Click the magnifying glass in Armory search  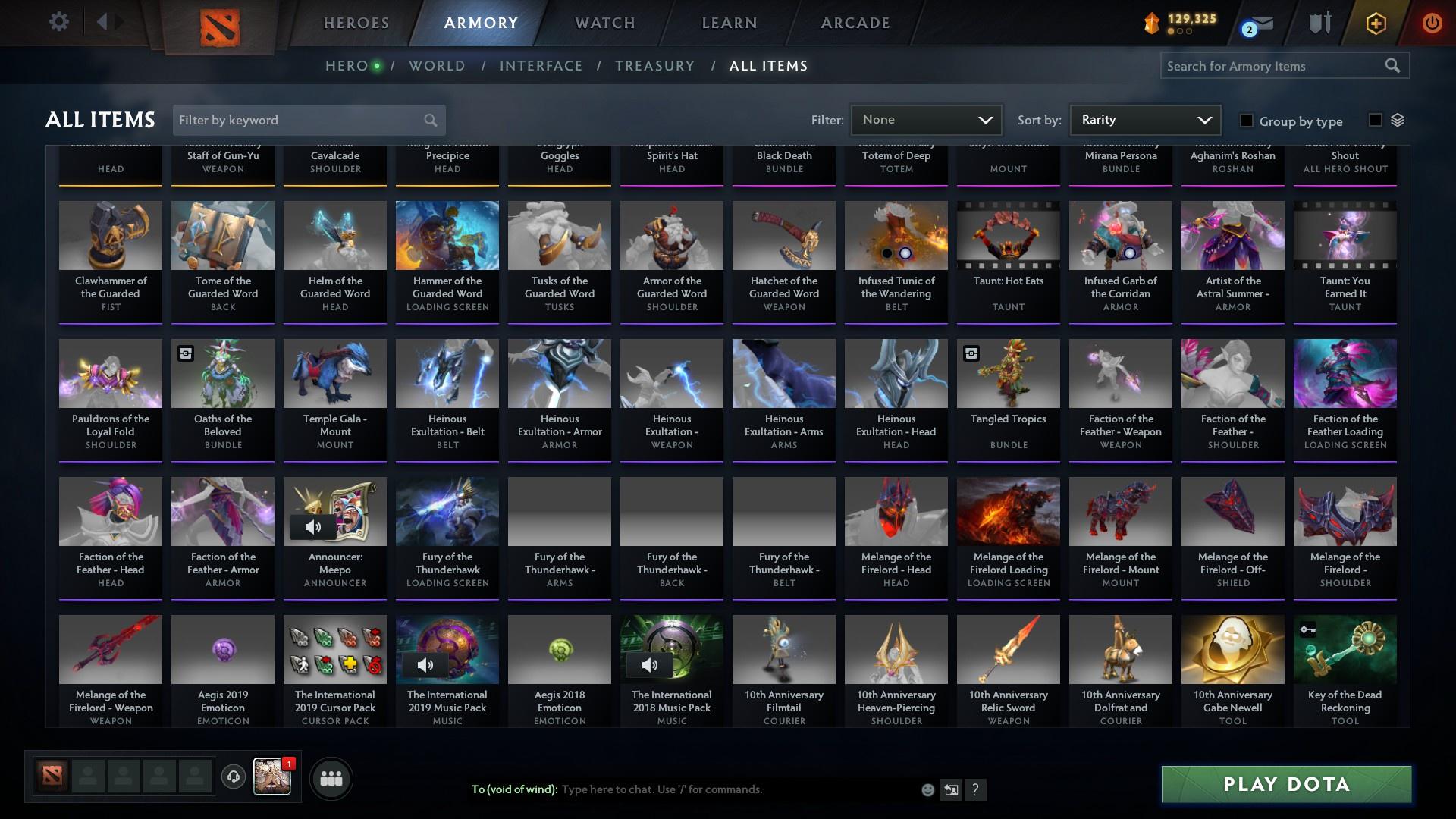1394,66
